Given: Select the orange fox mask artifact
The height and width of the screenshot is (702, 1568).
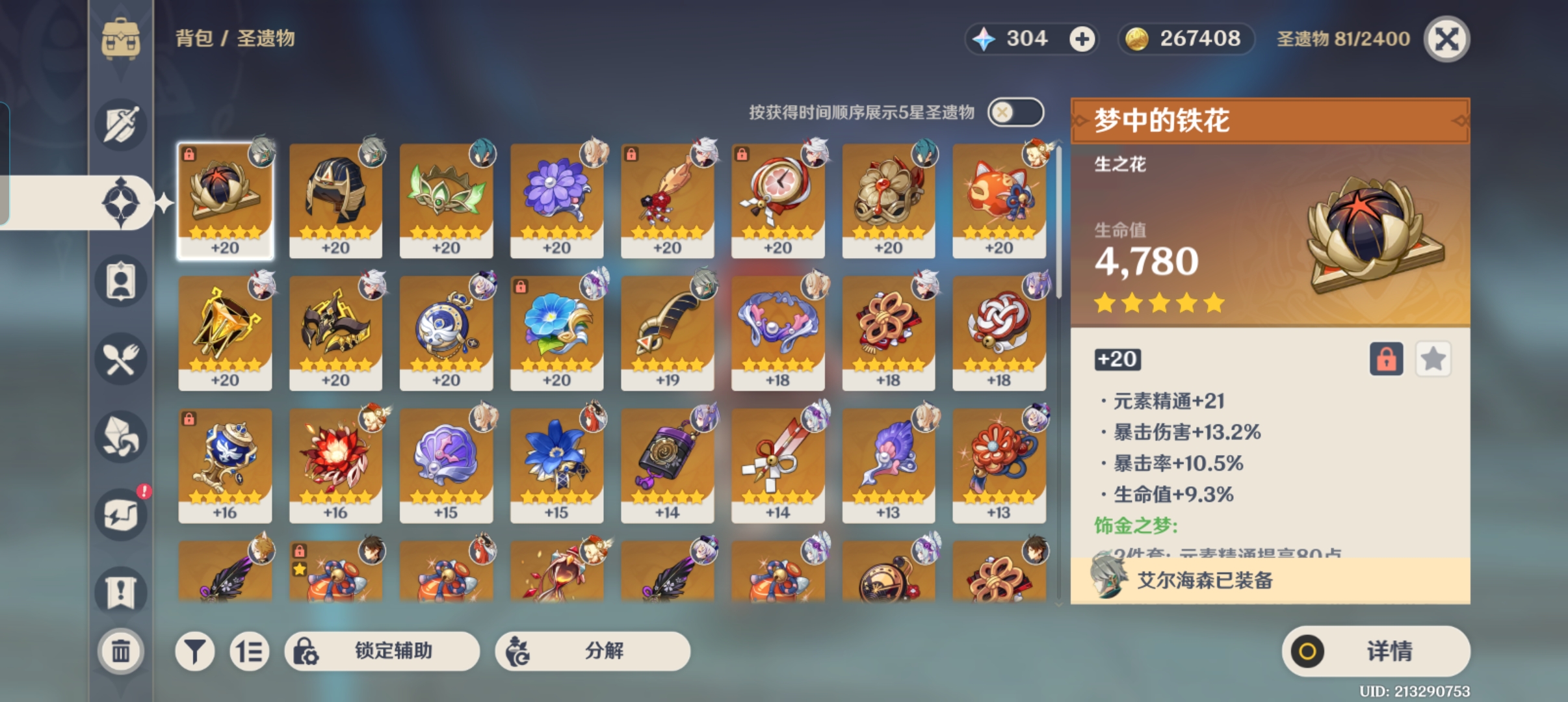Looking at the screenshot, I should click(x=999, y=200).
